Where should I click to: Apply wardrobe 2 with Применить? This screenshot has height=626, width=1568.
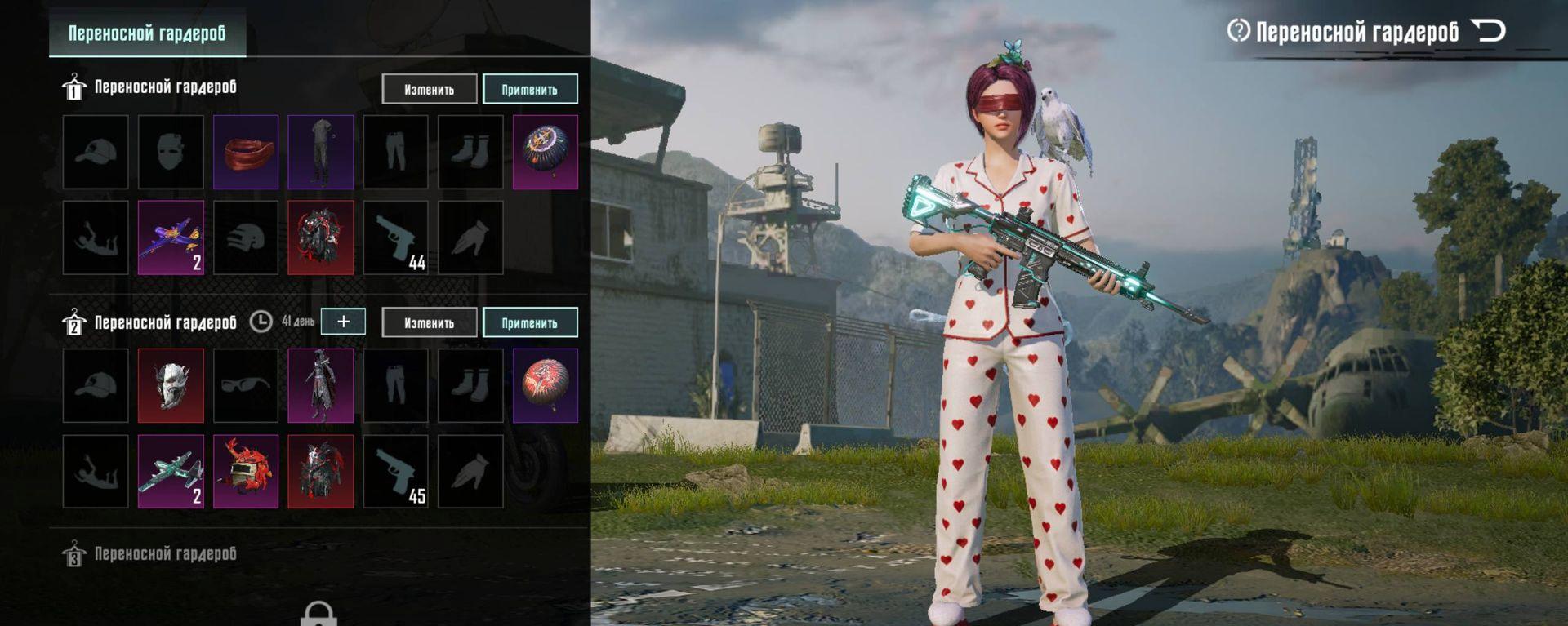point(530,322)
